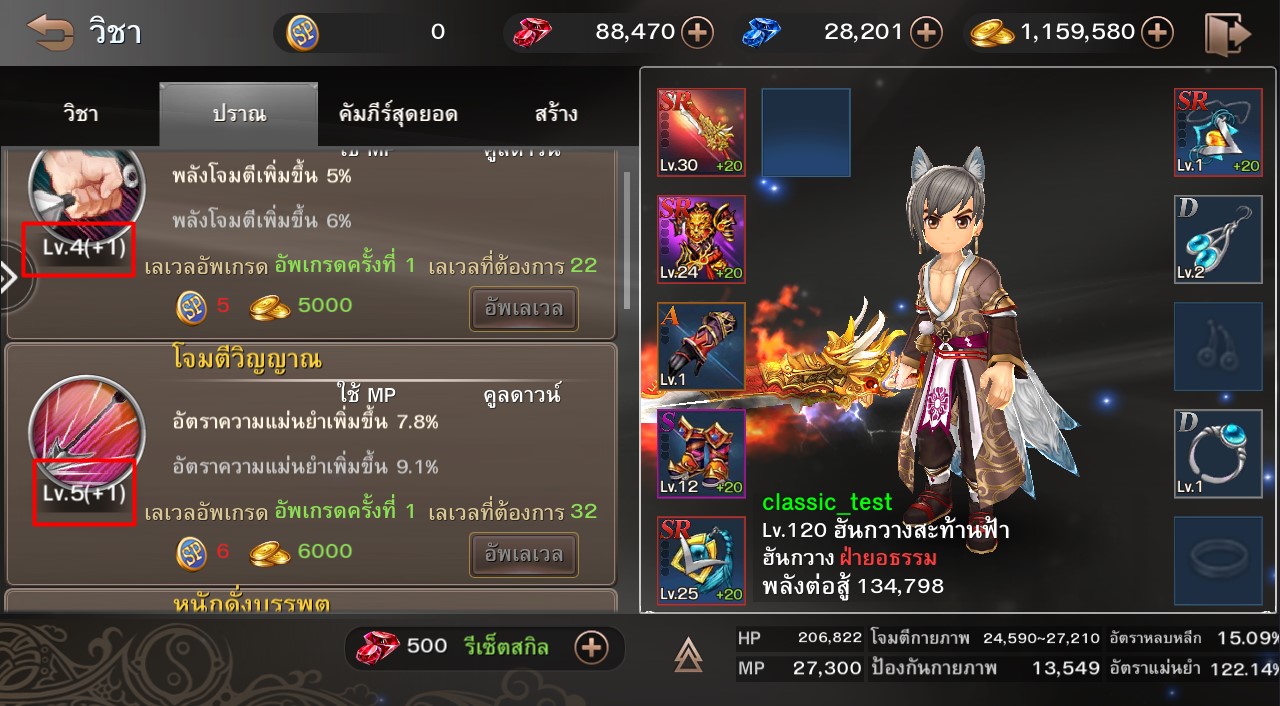Choose the S-rank boots slot Lv.12
Viewport: 1280px width, 706px height.
coord(701,453)
